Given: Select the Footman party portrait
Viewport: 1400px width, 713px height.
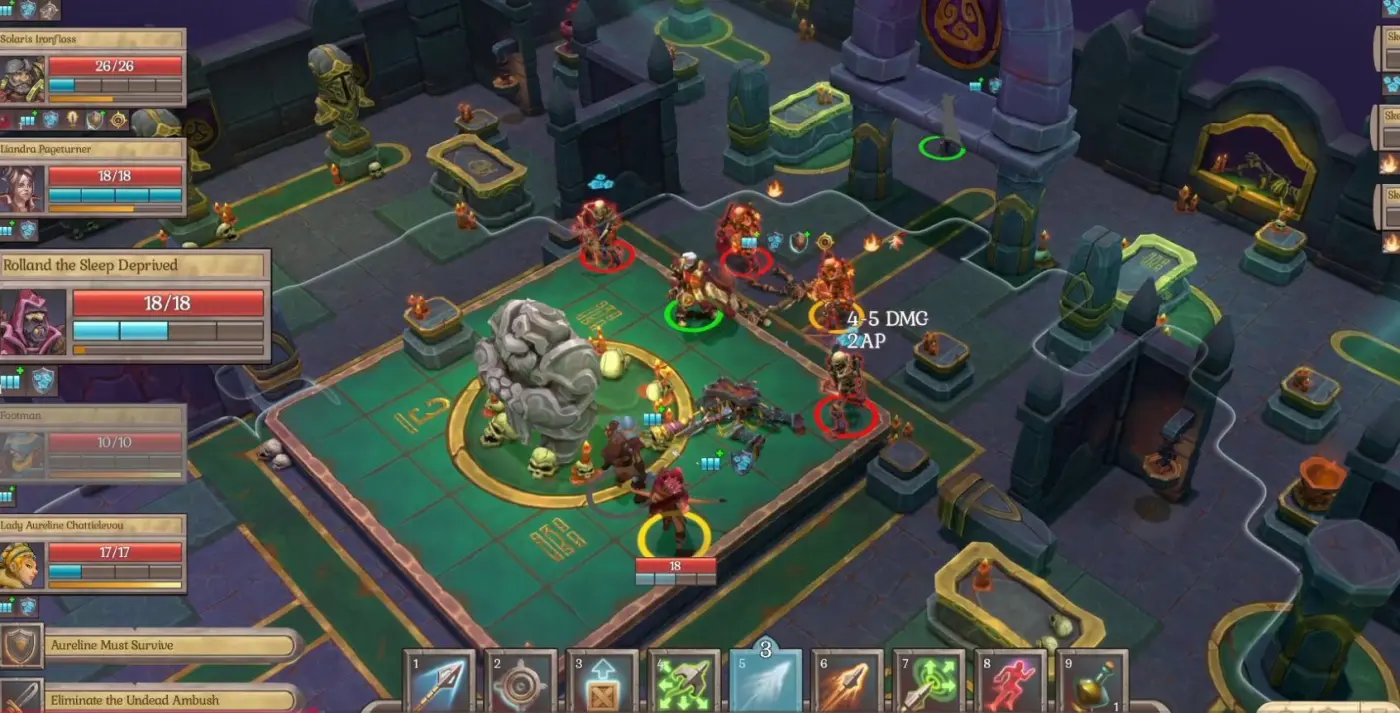Looking at the screenshot, I should [x=22, y=455].
